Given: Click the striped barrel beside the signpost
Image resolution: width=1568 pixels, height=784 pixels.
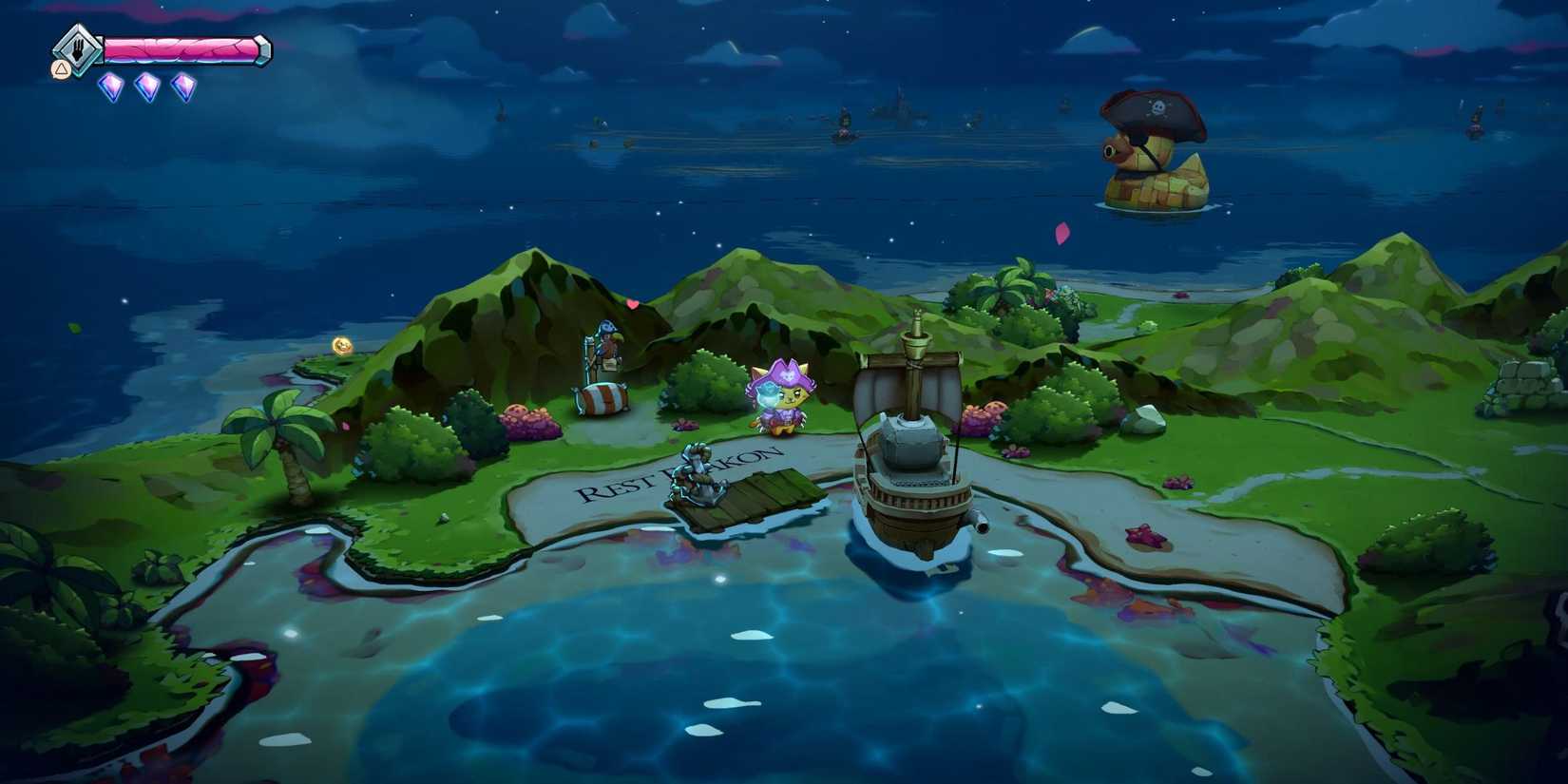Looking at the screenshot, I should 602,399.
